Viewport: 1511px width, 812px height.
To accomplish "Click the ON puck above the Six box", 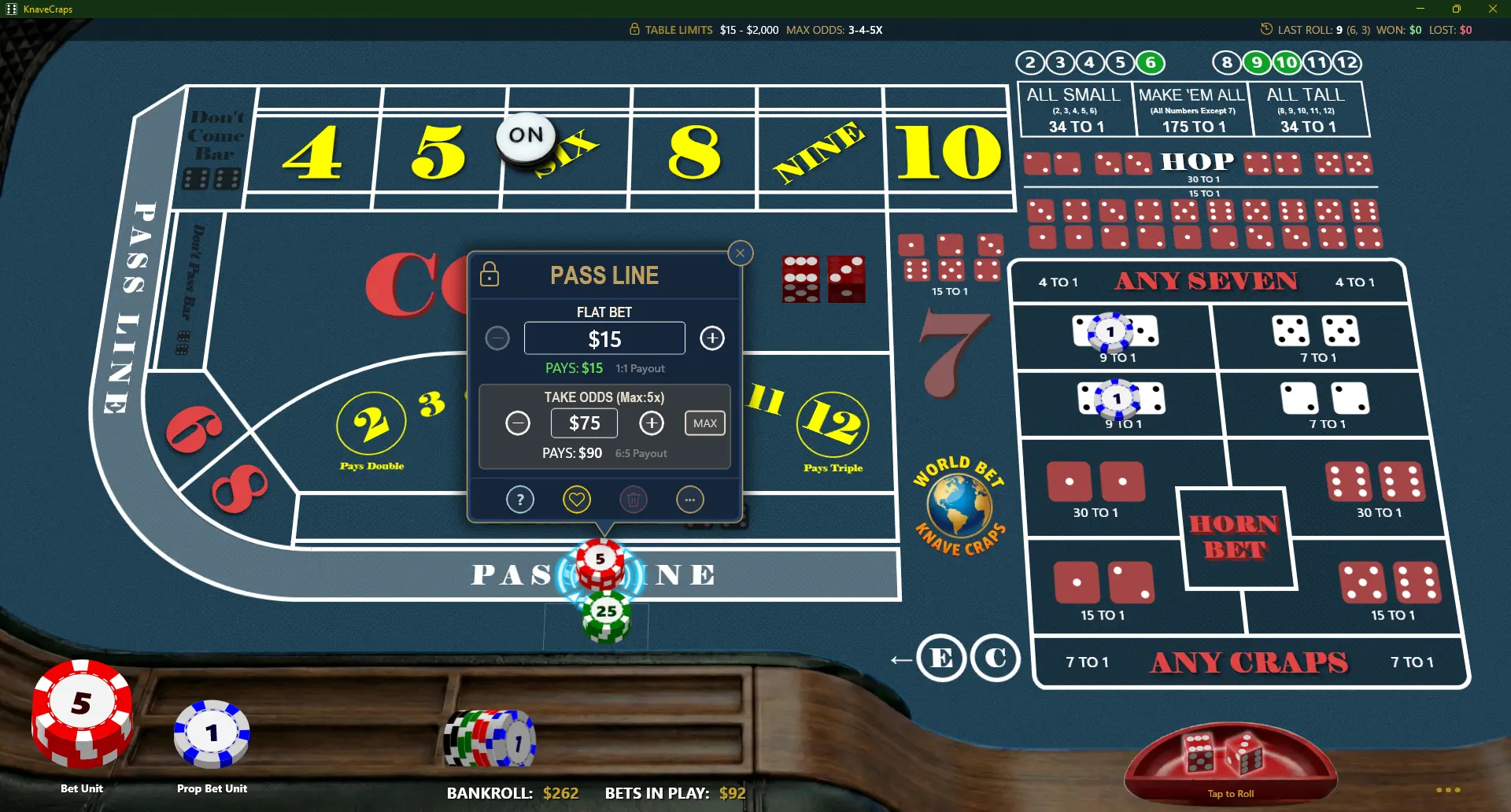I will pyautogui.click(x=524, y=135).
